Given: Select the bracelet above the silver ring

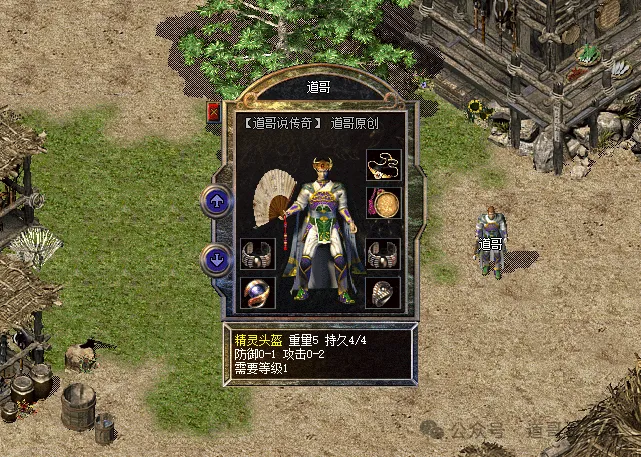Looking at the screenshot, I should tap(383, 253).
